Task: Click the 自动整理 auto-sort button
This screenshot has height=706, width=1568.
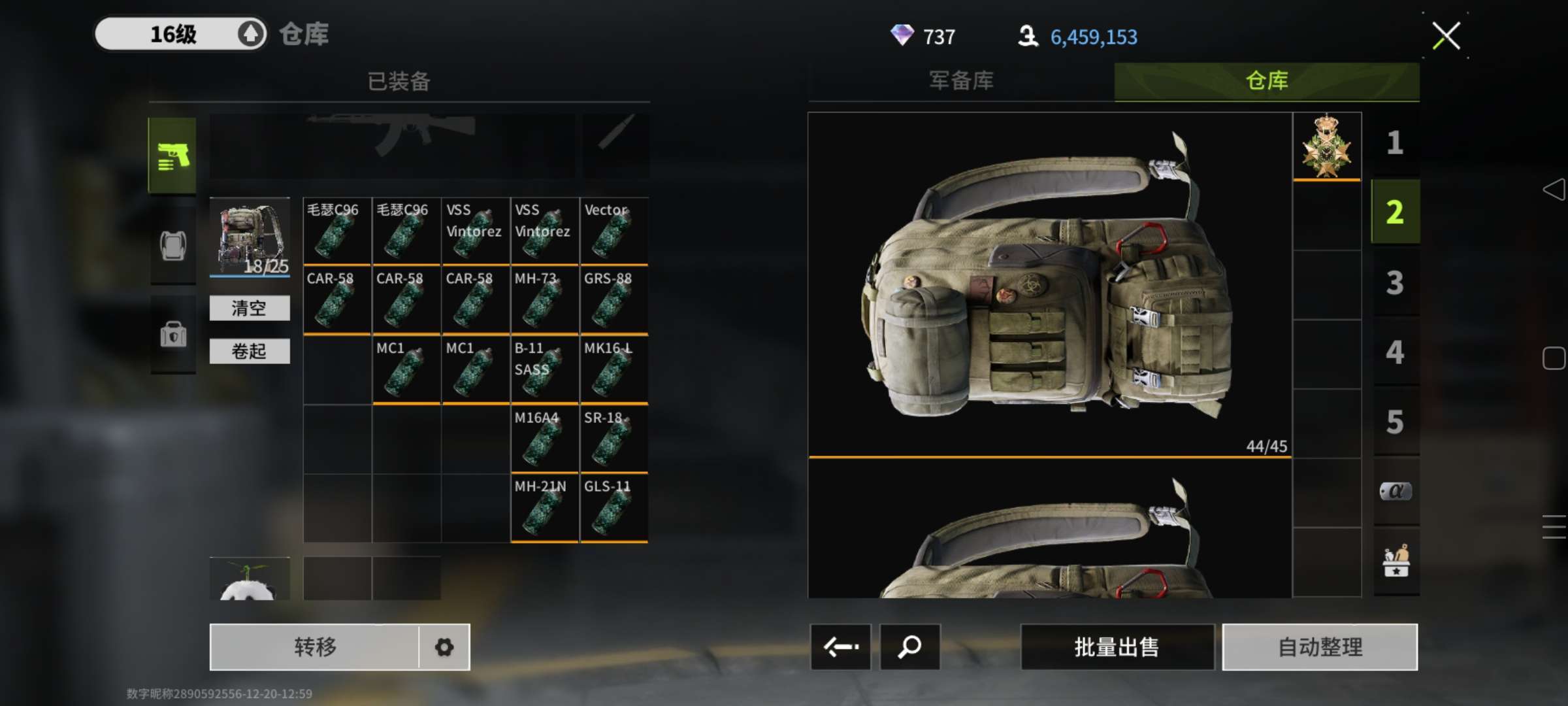Action: point(1320,647)
